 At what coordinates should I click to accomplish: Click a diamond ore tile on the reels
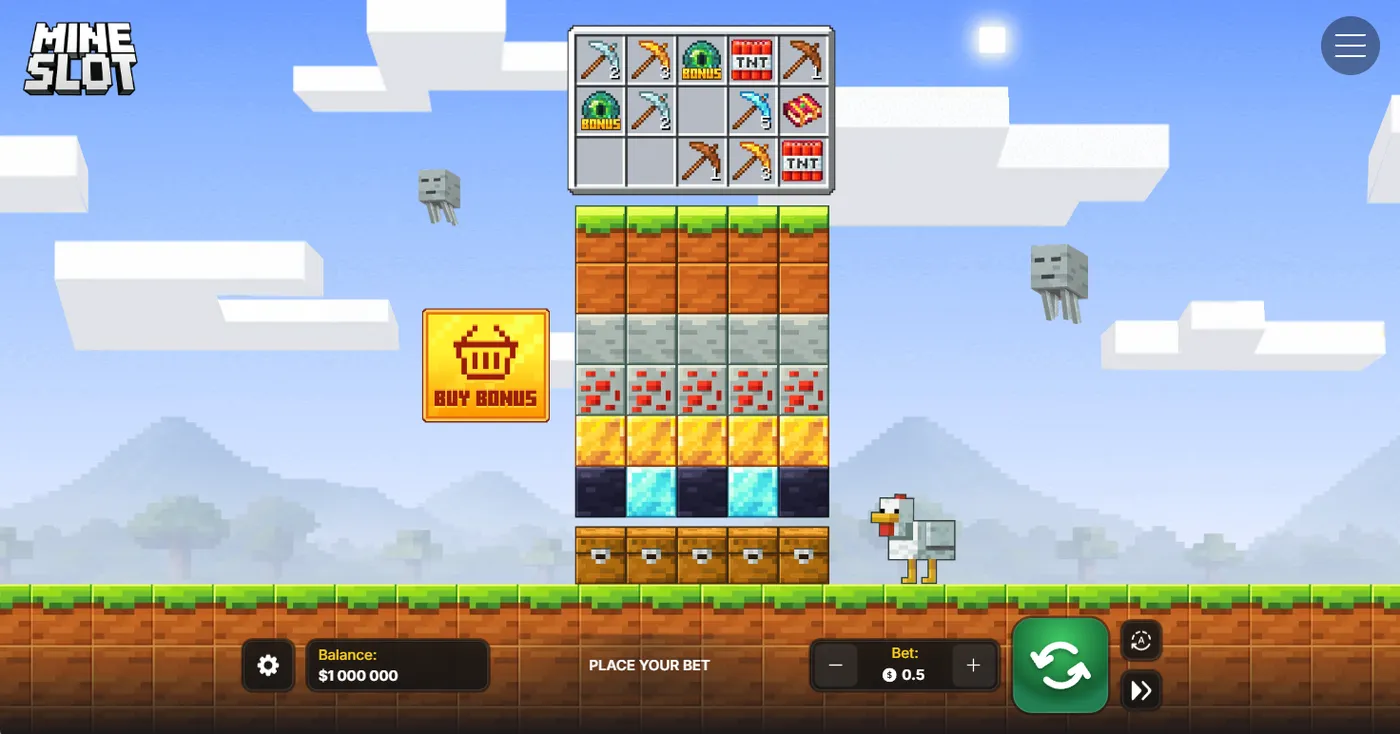(x=650, y=490)
